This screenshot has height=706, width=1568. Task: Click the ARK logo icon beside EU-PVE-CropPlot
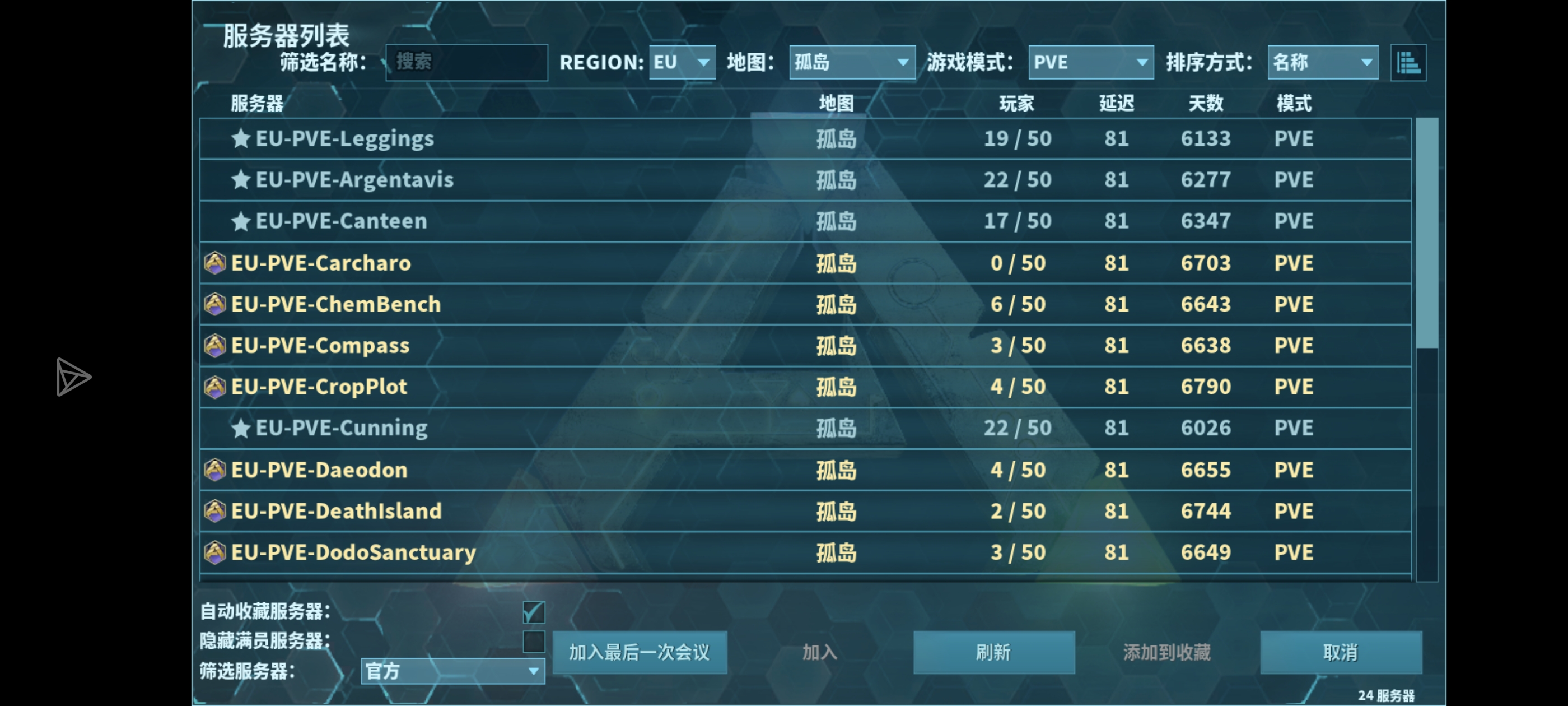214,386
